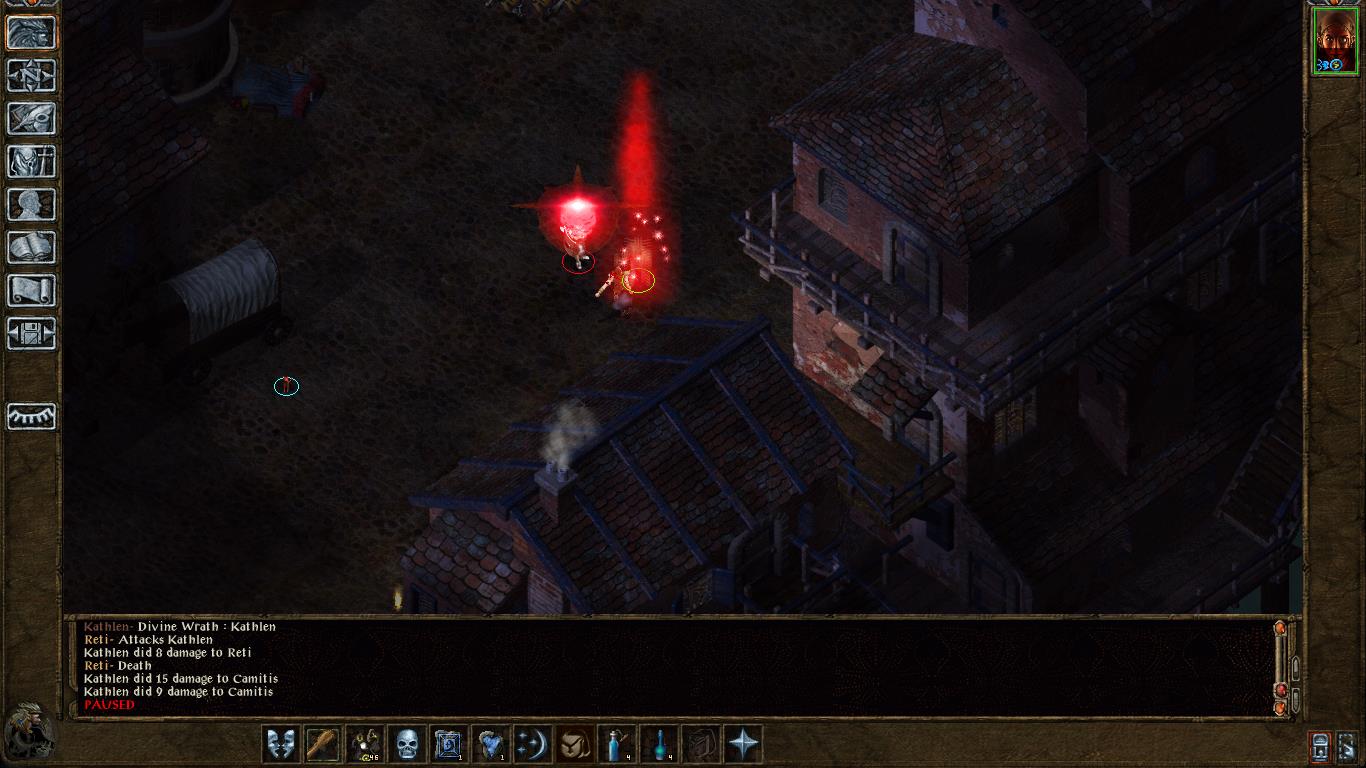Open the mage spellbook with the open-book button
Image resolution: width=1366 pixels, height=768 pixels.
click(31, 247)
